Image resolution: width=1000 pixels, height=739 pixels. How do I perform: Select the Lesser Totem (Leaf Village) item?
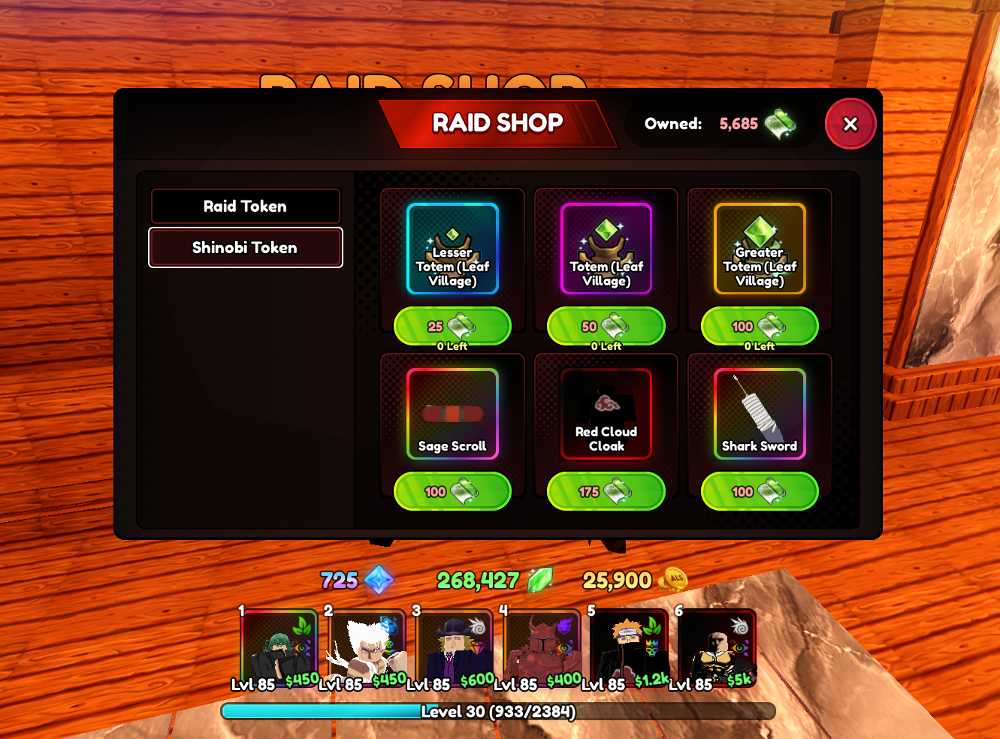tap(452, 249)
